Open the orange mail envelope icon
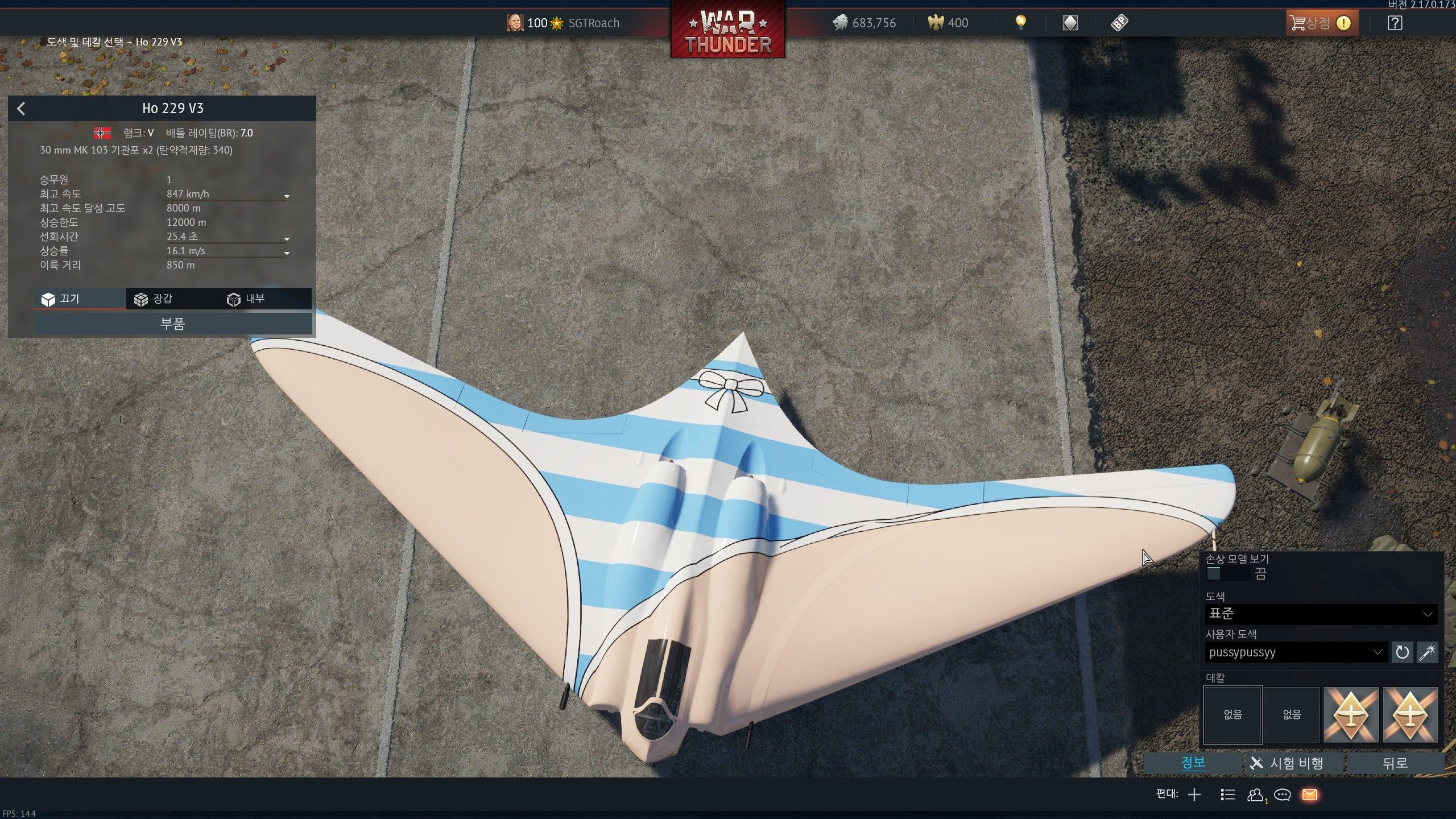1456x819 pixels. pos(1310,795)
